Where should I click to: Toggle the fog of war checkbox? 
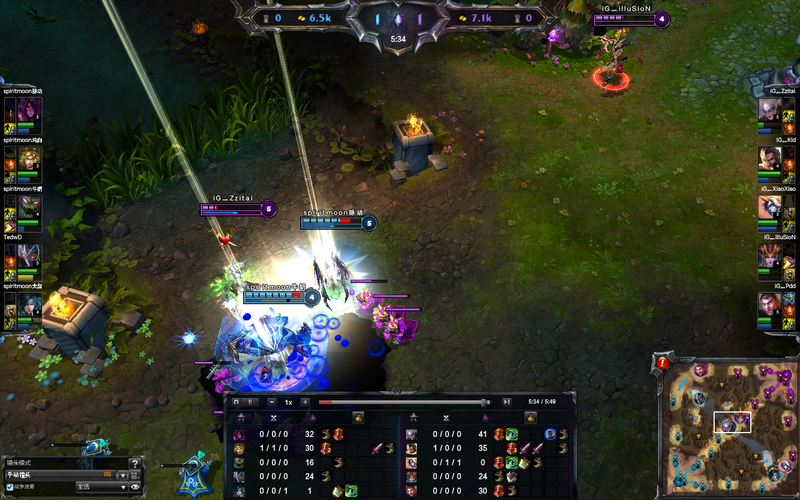10,487
